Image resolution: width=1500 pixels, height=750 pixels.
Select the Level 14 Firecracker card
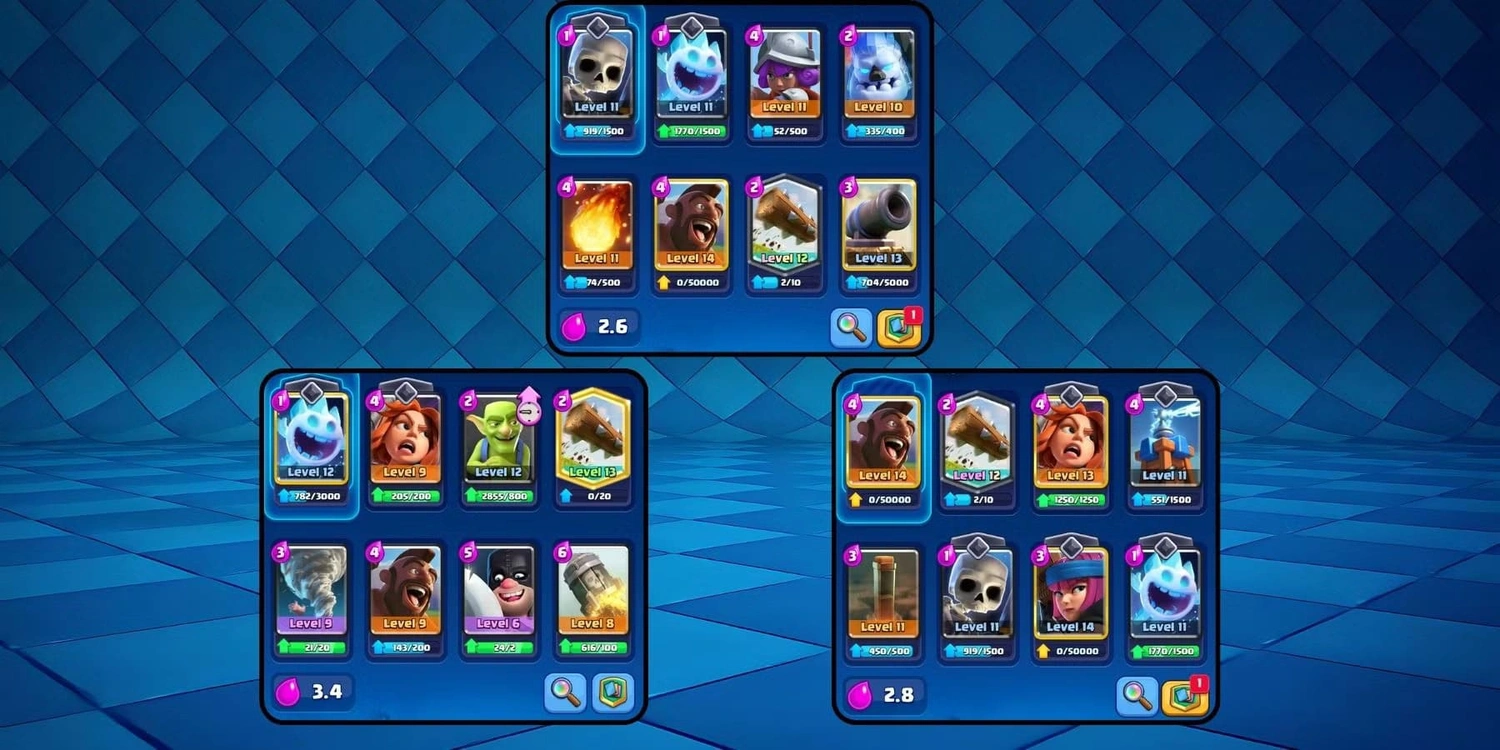pos(1071,596)
